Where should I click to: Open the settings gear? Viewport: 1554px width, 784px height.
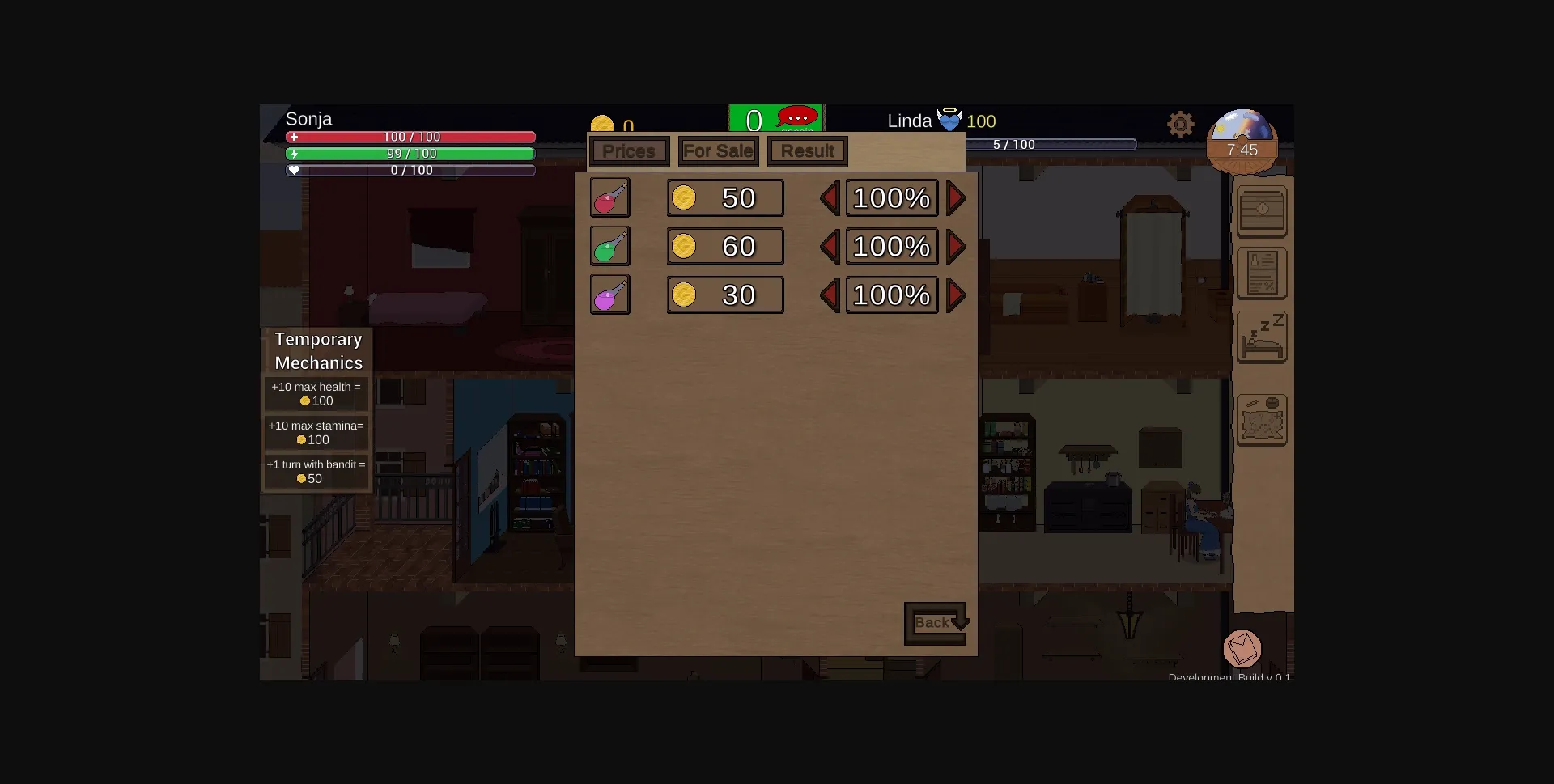tap(1180, 124)
